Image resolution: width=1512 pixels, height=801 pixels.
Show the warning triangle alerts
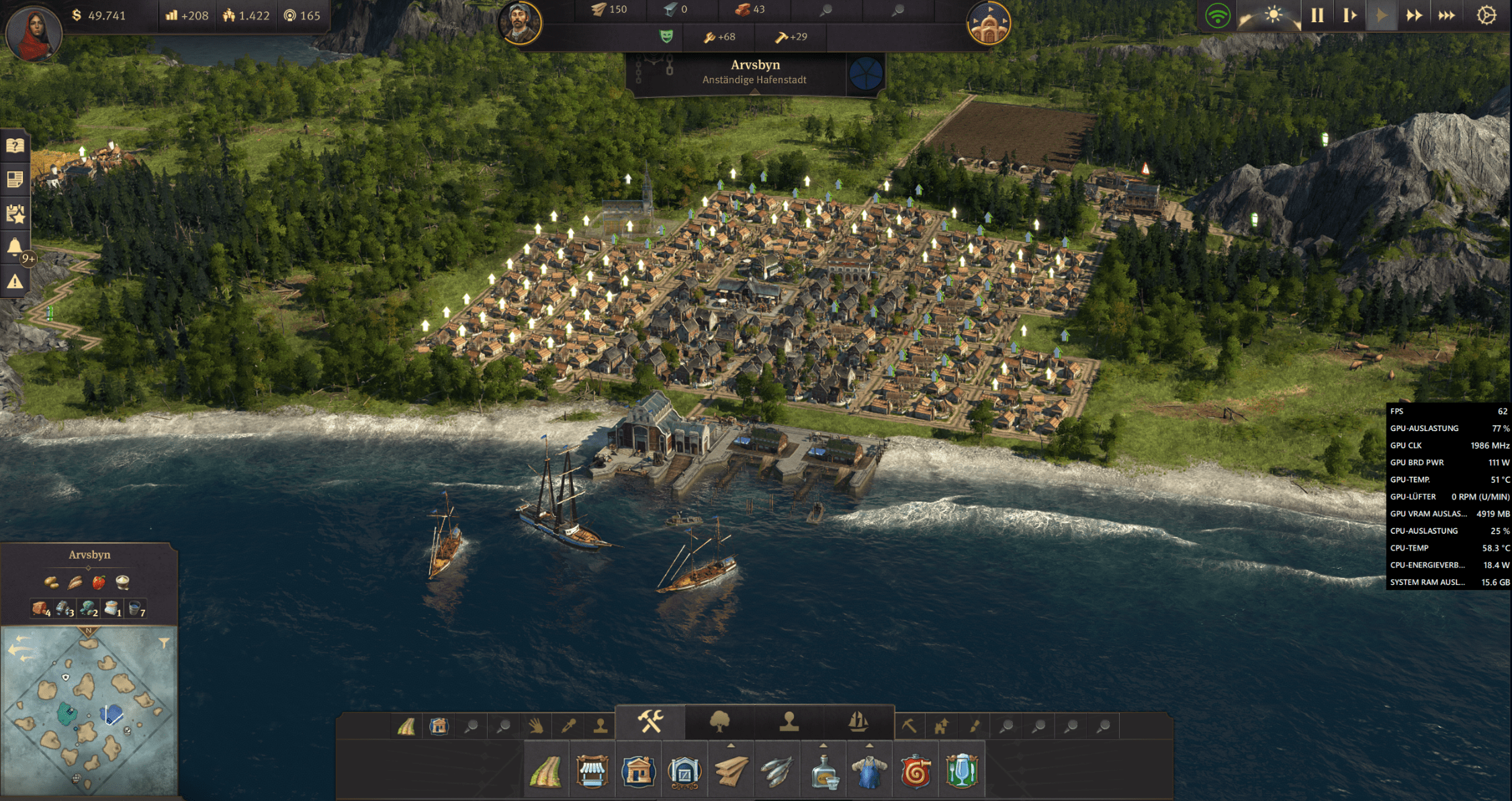15,282
